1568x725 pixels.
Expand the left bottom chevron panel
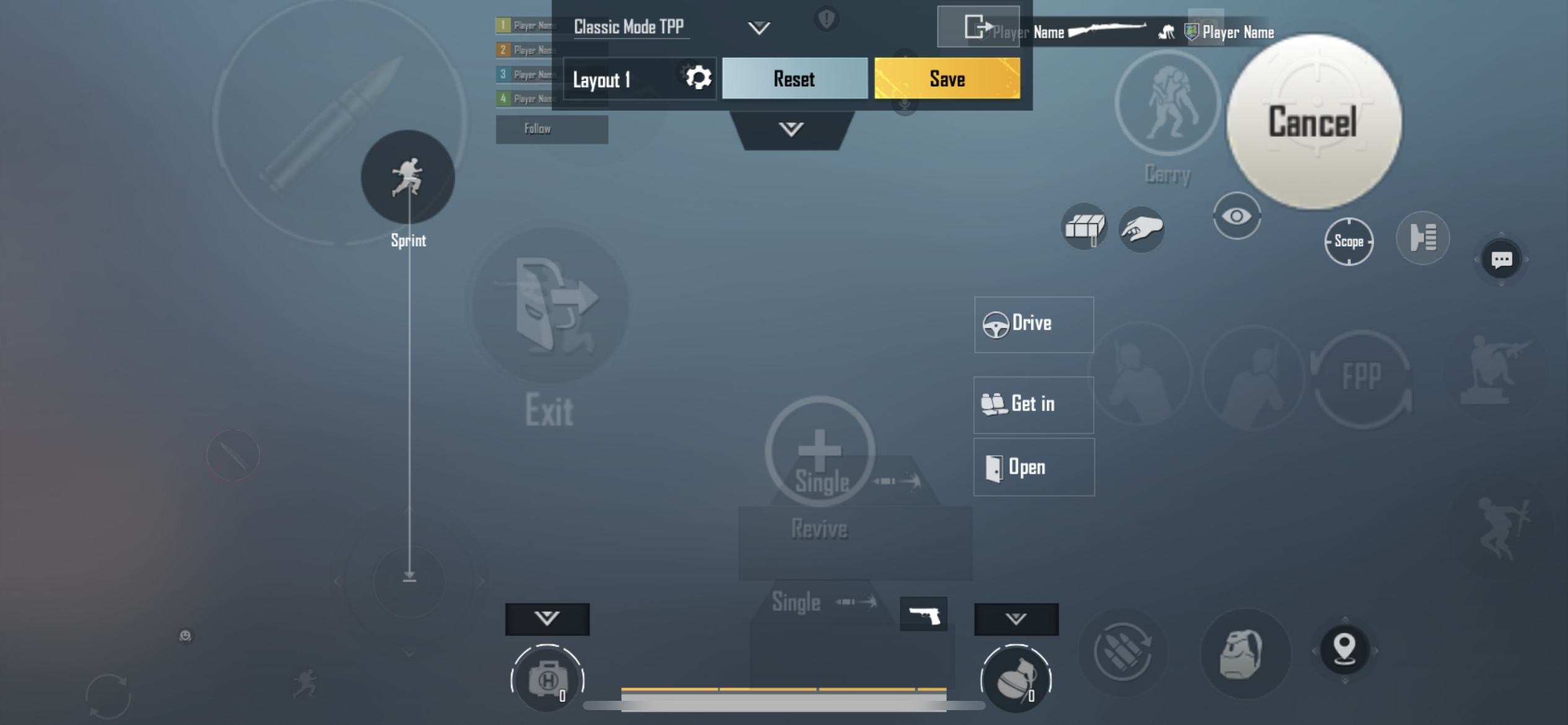click(x=547, y=618)
